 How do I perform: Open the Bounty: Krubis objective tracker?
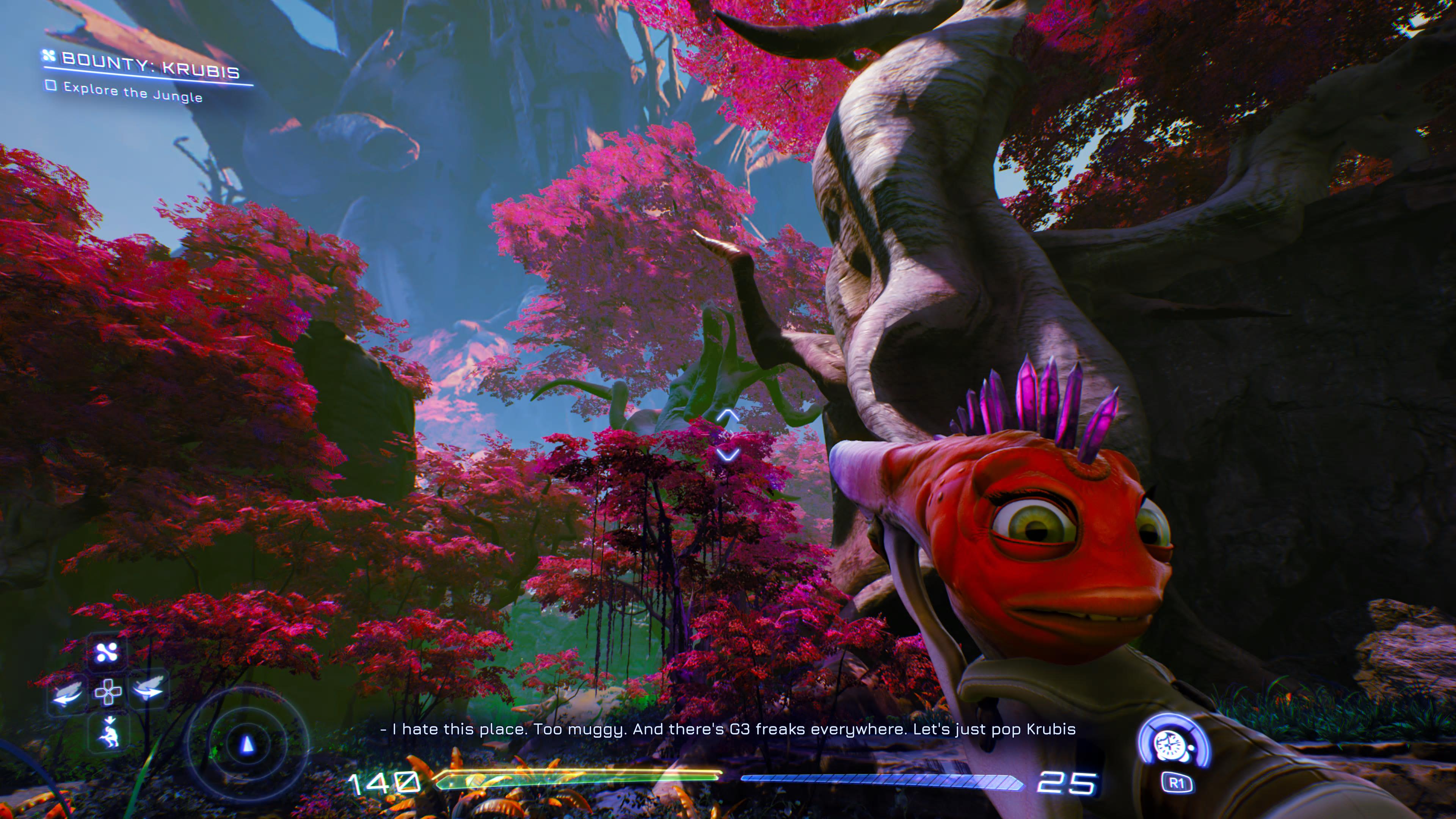click(149, 67)
